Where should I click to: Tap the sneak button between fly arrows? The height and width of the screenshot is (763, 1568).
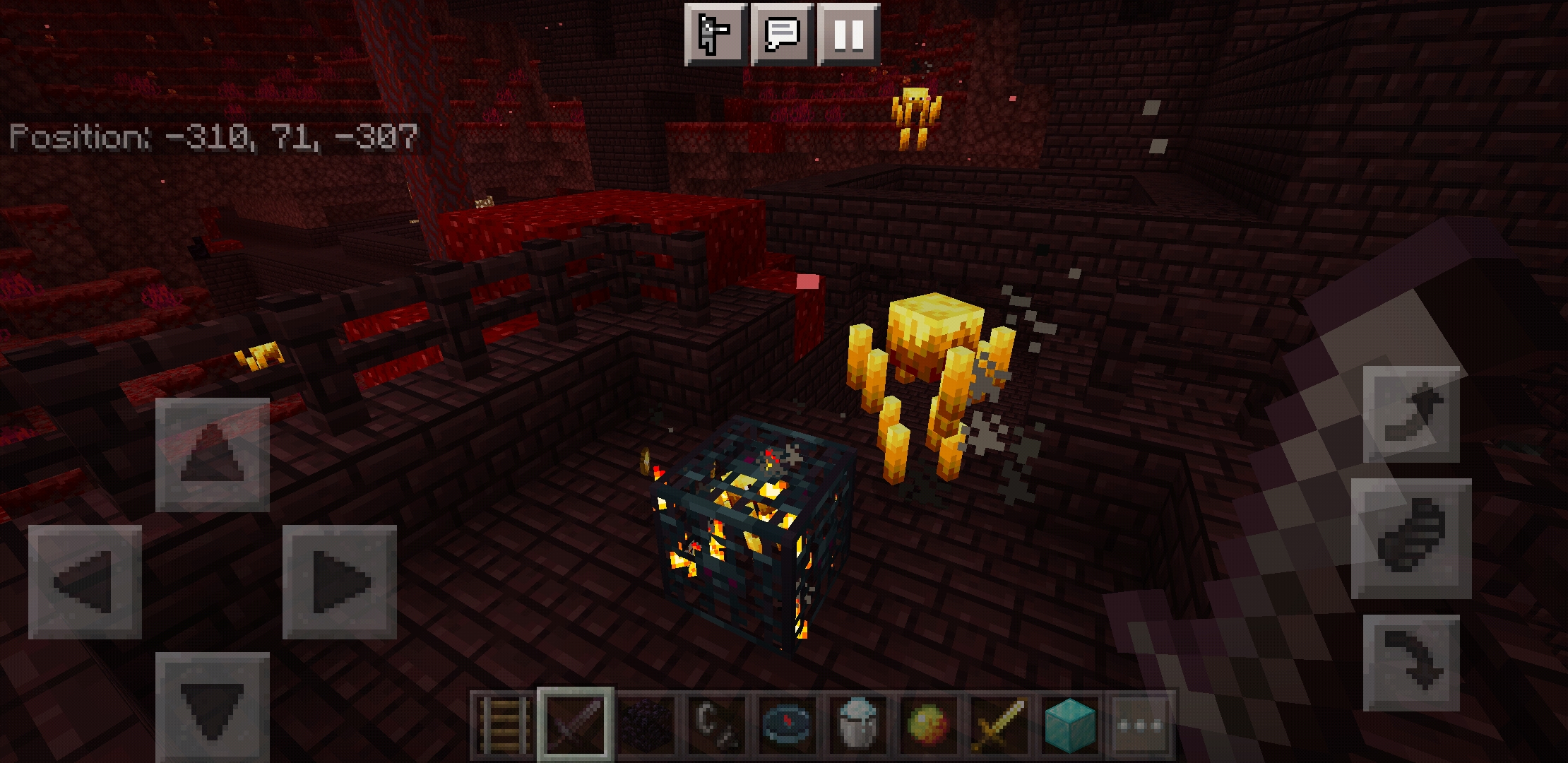tap(1411, 538)
